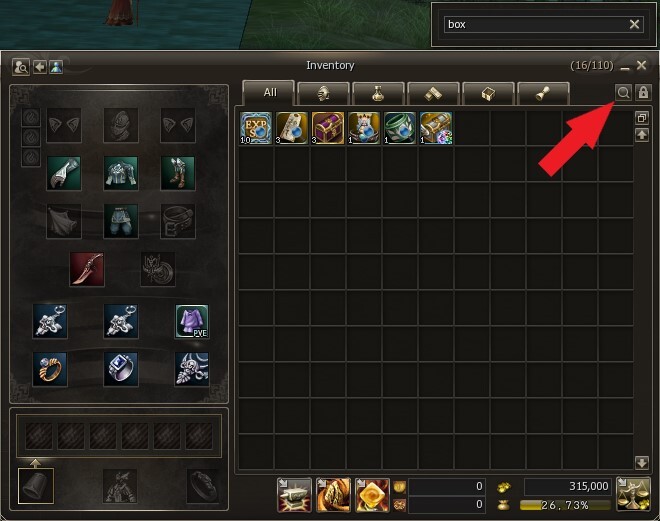
Task: Open the helmet equipment tab
Action: pyautogui.click(x=324, y=93)
